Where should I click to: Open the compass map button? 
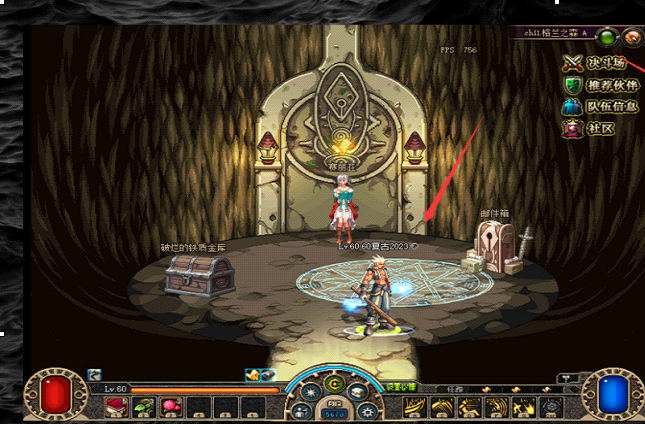coord(632,38)
